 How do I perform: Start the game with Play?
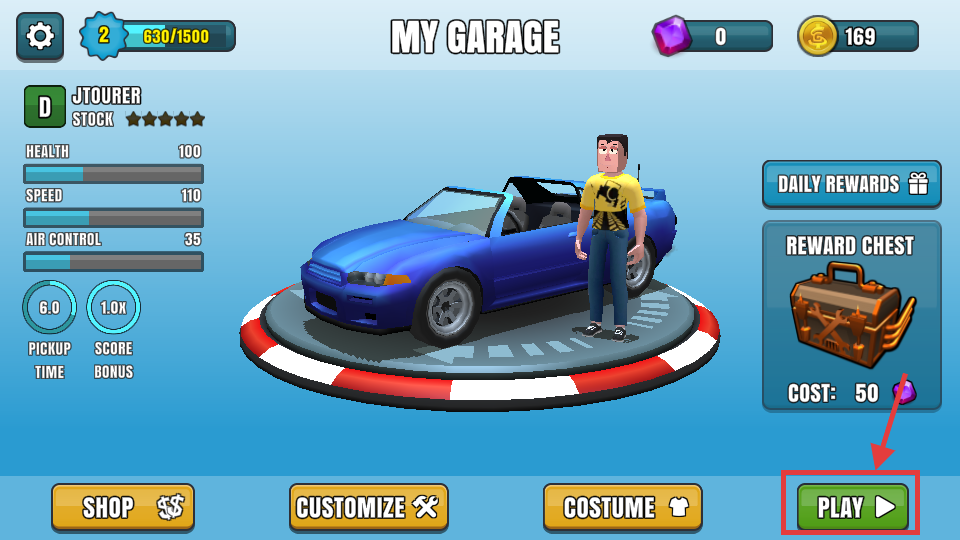tap(852, 507)
